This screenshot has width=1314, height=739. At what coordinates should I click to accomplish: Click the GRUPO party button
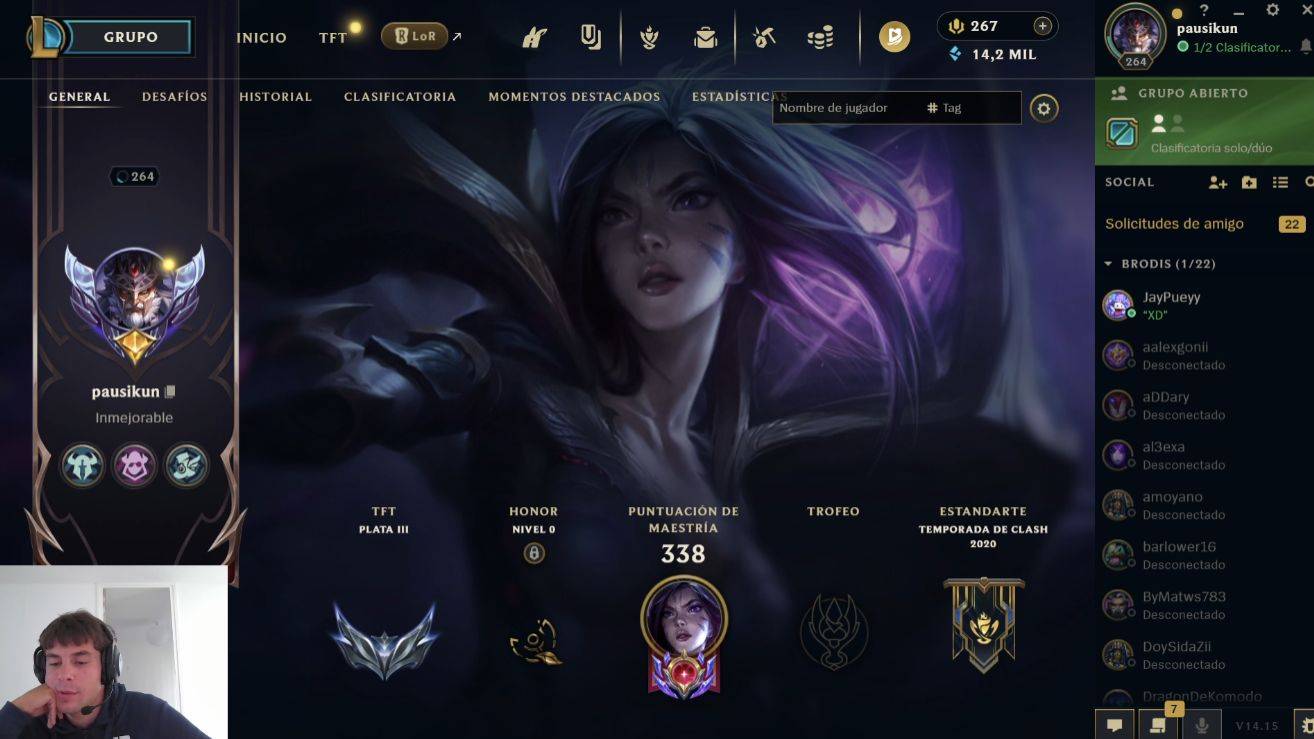click(x=130, y=37)
